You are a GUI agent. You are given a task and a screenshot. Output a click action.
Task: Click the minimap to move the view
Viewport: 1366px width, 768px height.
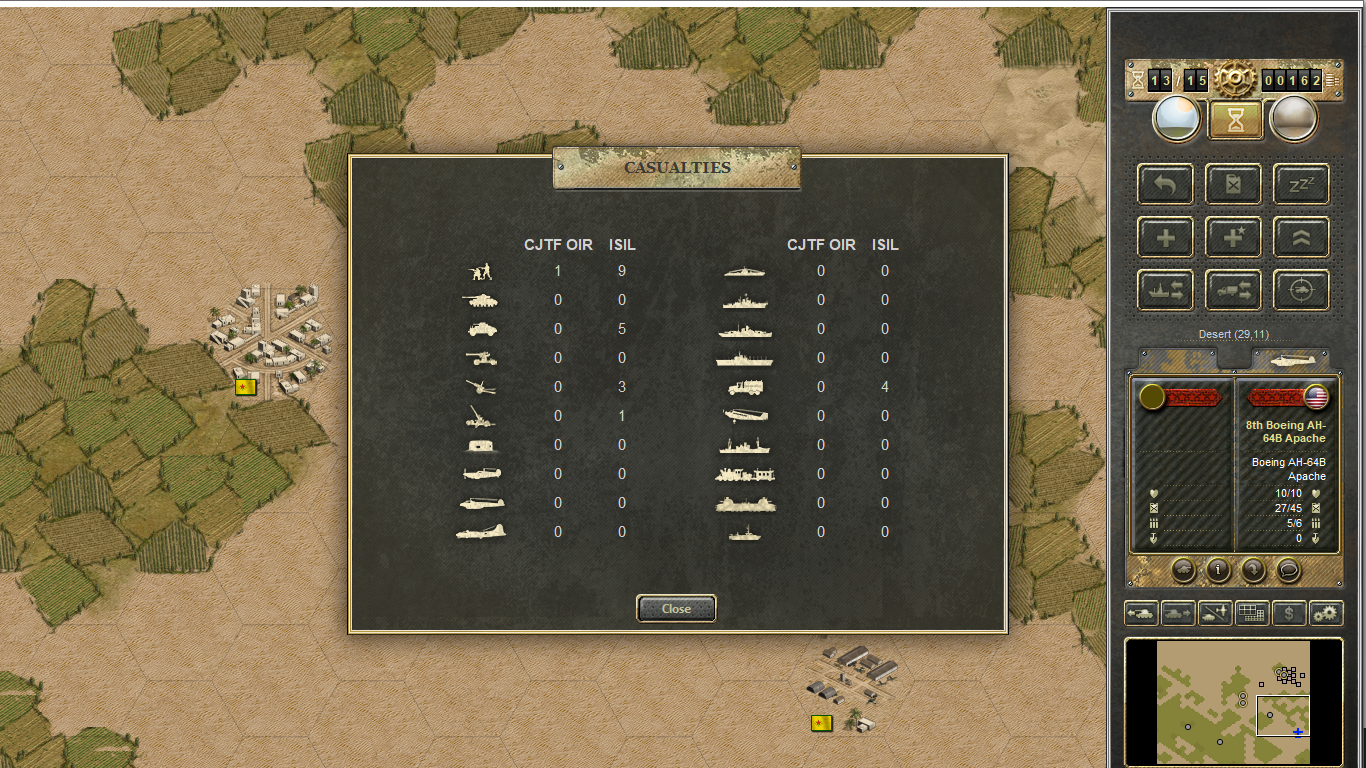[x=1233, y=702]
